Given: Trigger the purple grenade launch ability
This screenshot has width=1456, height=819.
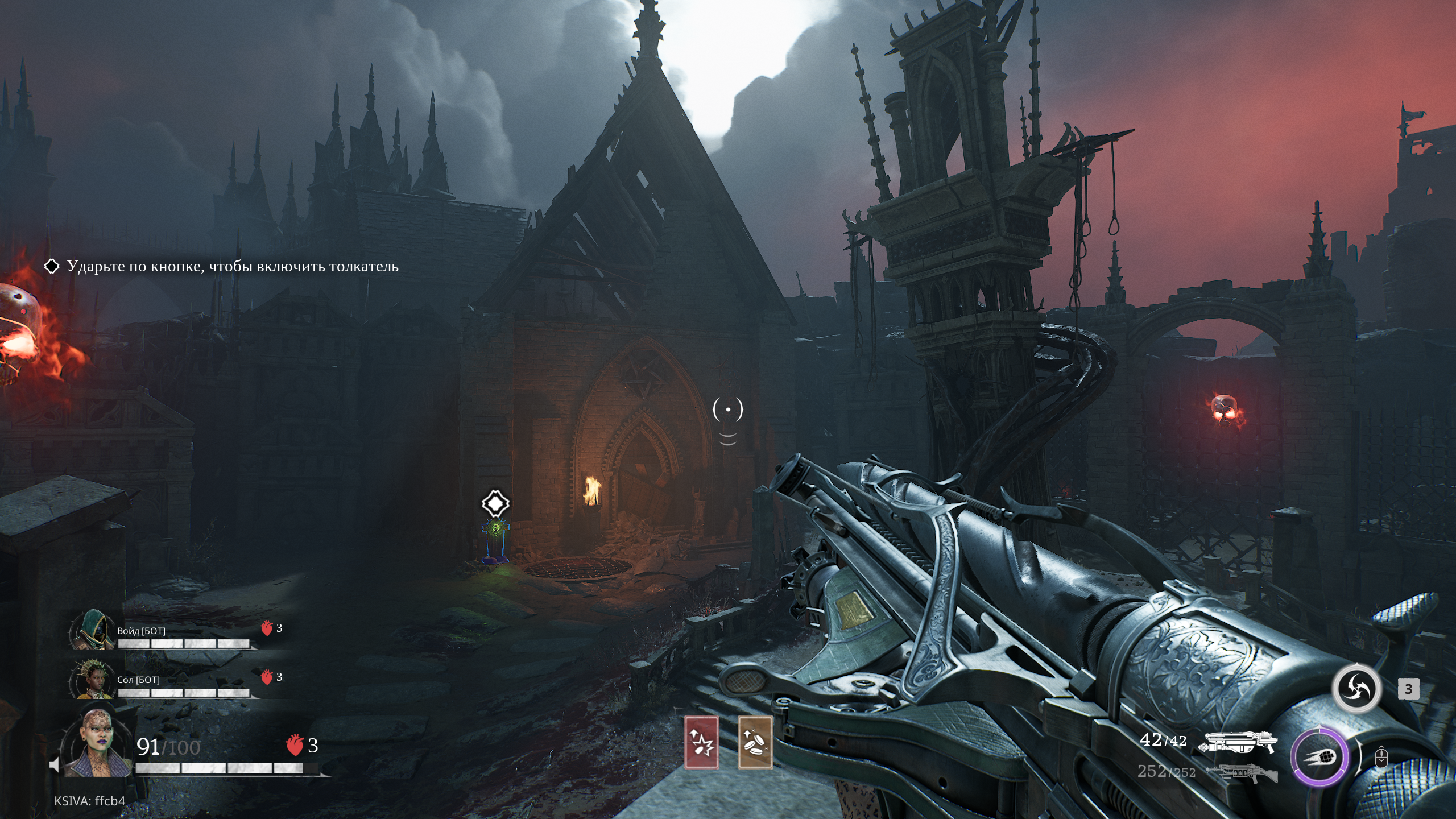Looking at the screenshot, I should click(x=1319, y=758).
